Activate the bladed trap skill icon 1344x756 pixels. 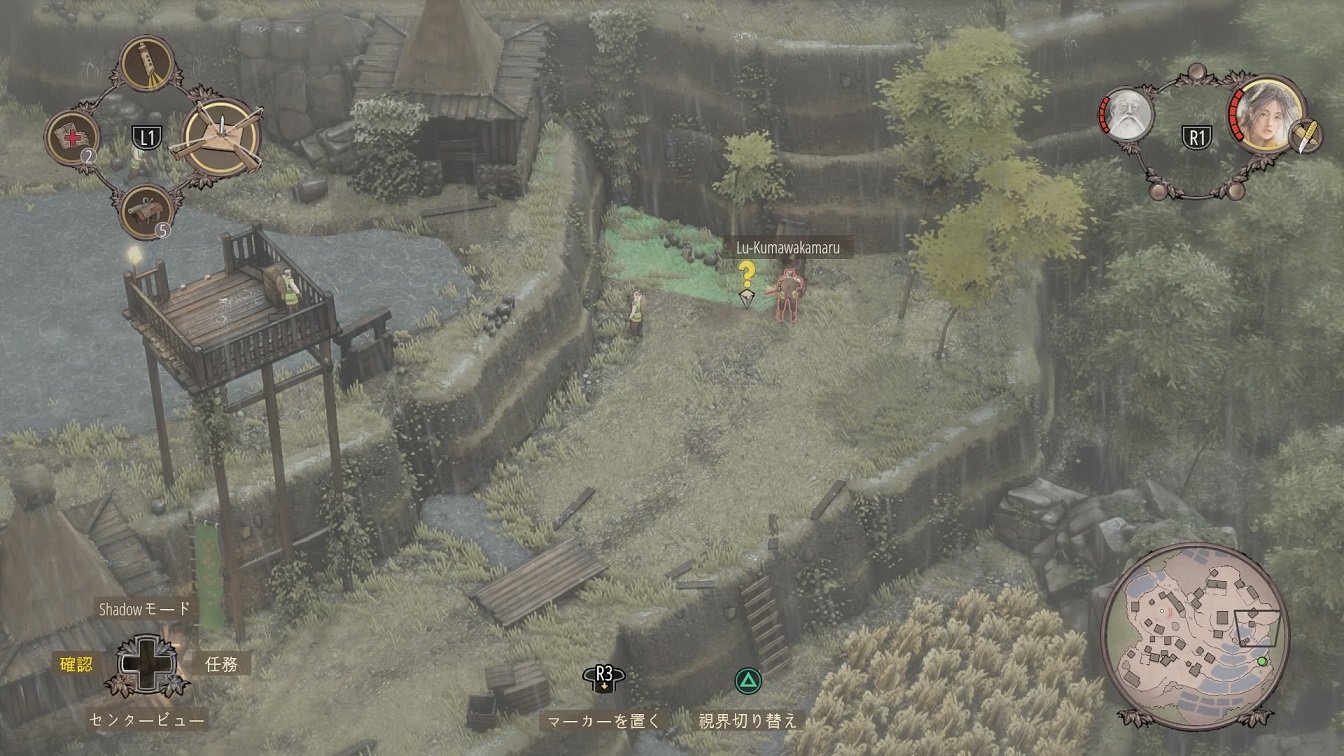tap(221, 137)
